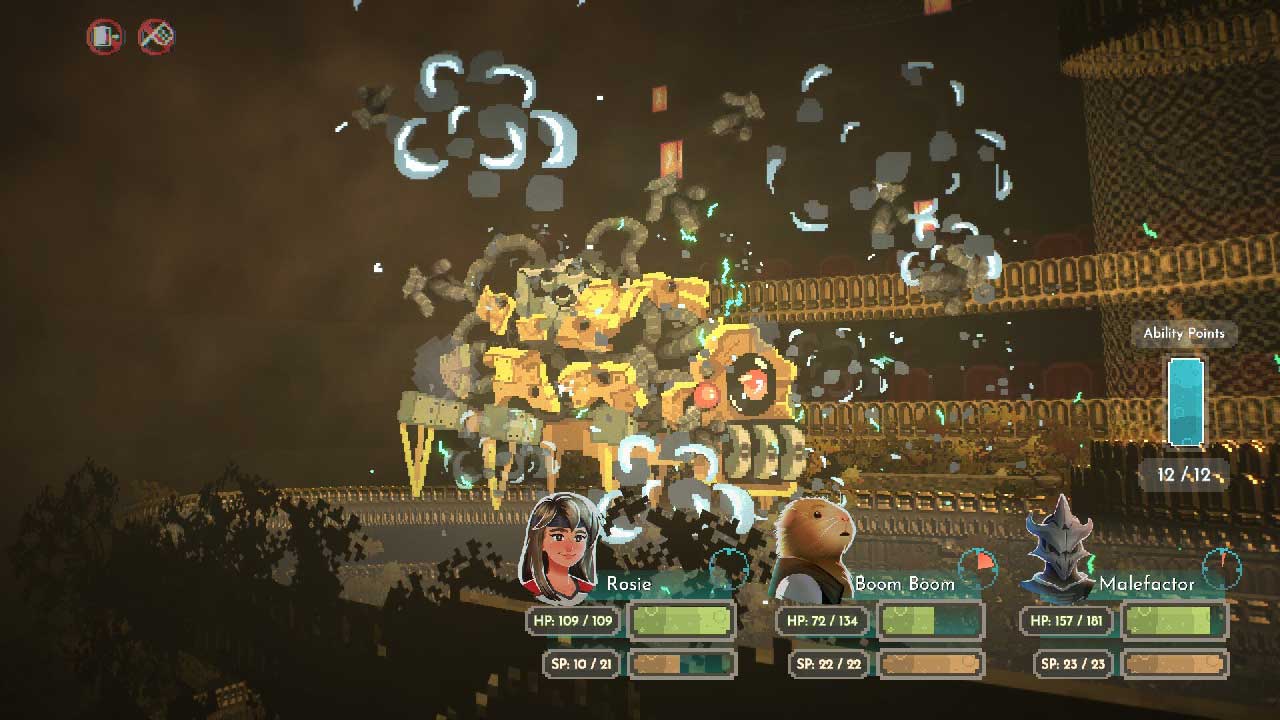Click the crossed-out checkered flag icon
The width and height of the screenshot is (1280, 720).
(x=156, y=38)
